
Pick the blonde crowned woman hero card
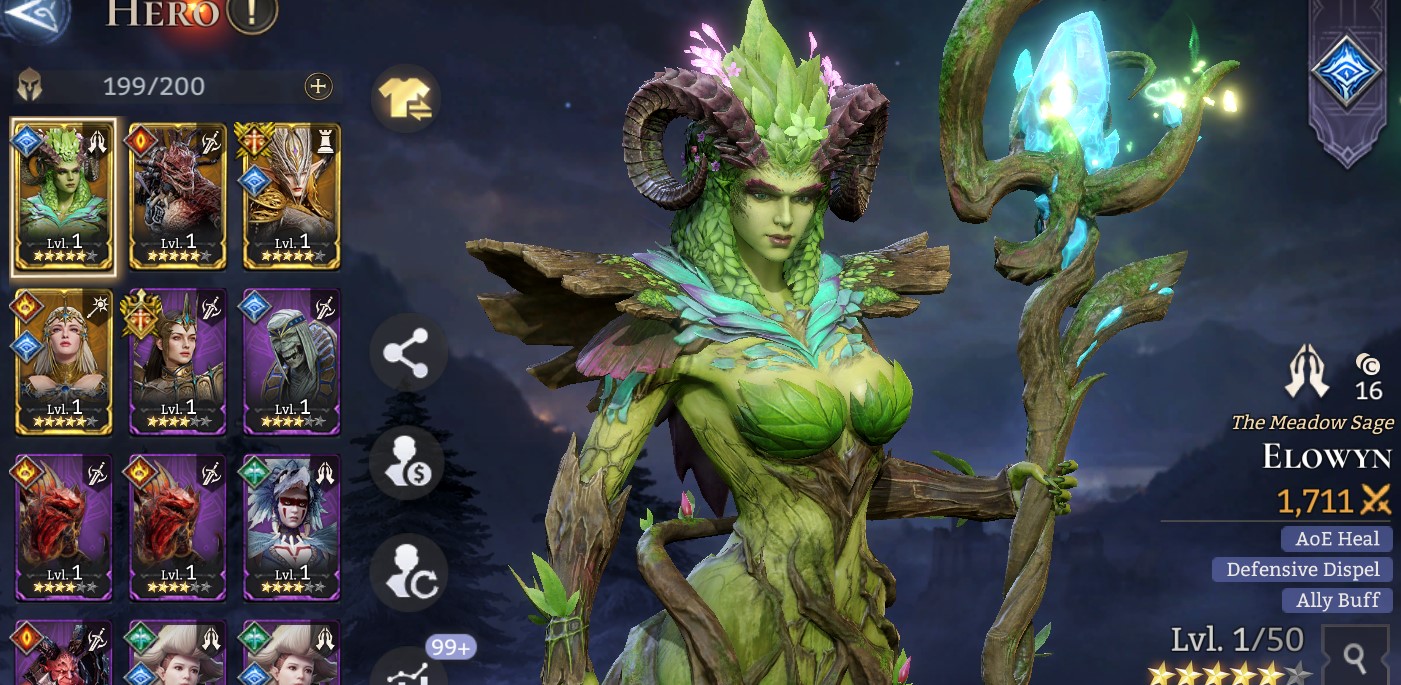(x=63, y=362)
